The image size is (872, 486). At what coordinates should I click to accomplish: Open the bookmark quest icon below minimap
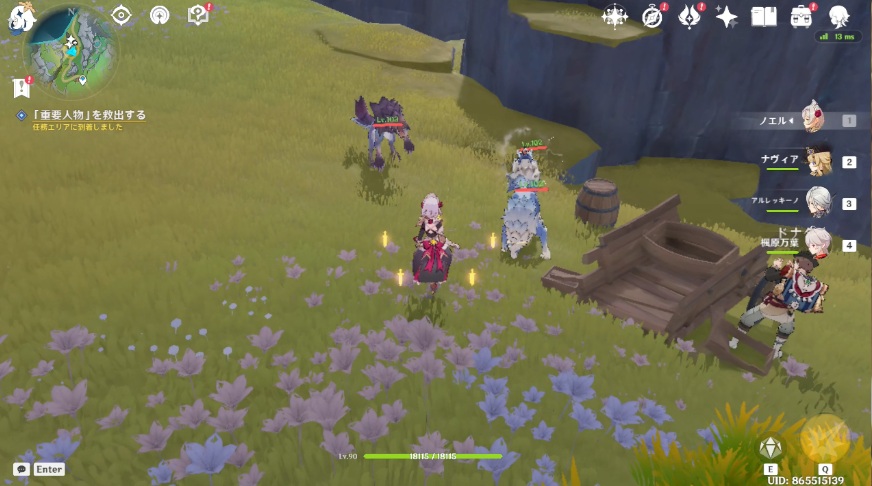click(x=22, y=88)
